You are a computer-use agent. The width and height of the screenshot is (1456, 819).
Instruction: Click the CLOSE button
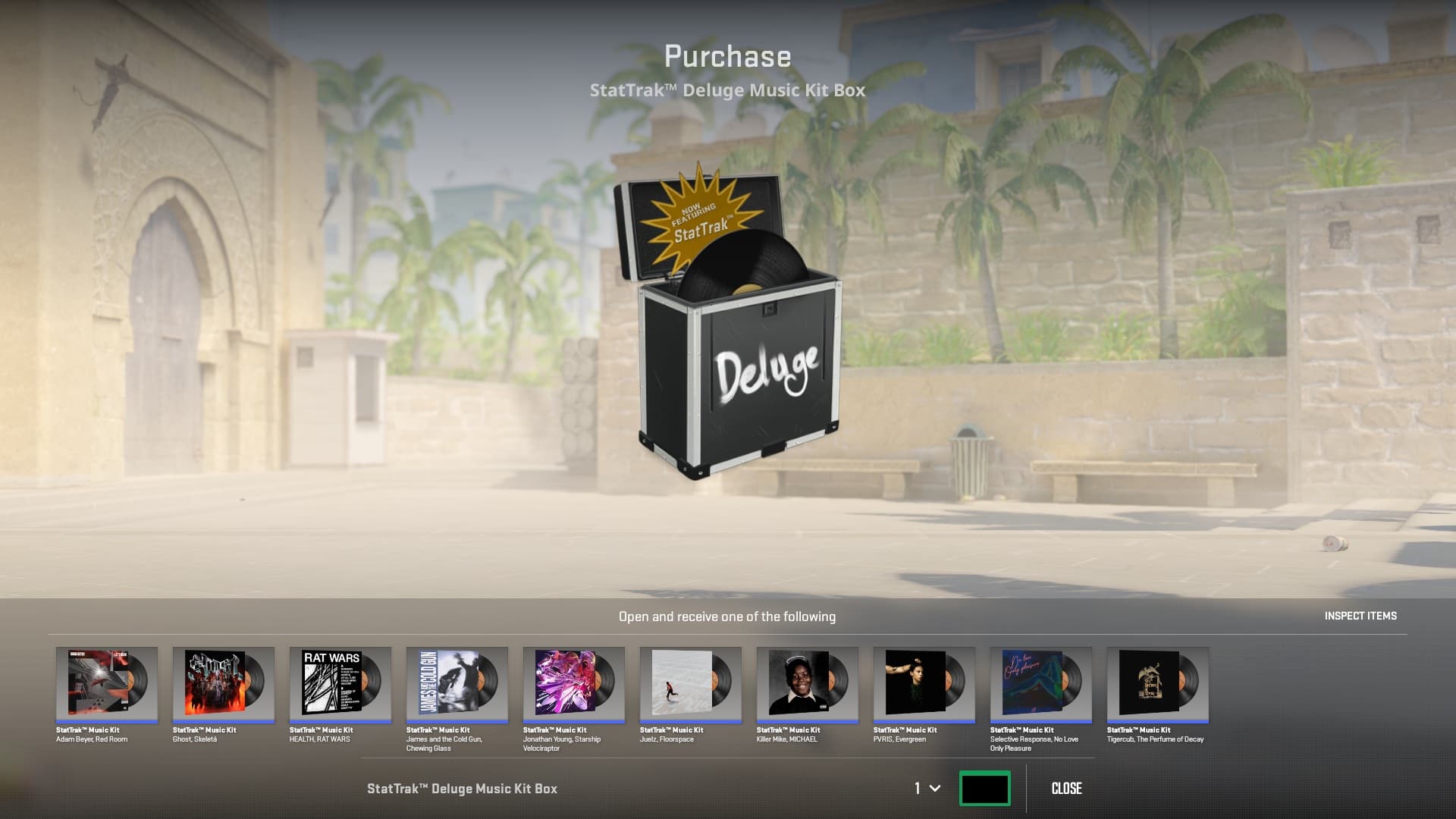coord(1067,788)
